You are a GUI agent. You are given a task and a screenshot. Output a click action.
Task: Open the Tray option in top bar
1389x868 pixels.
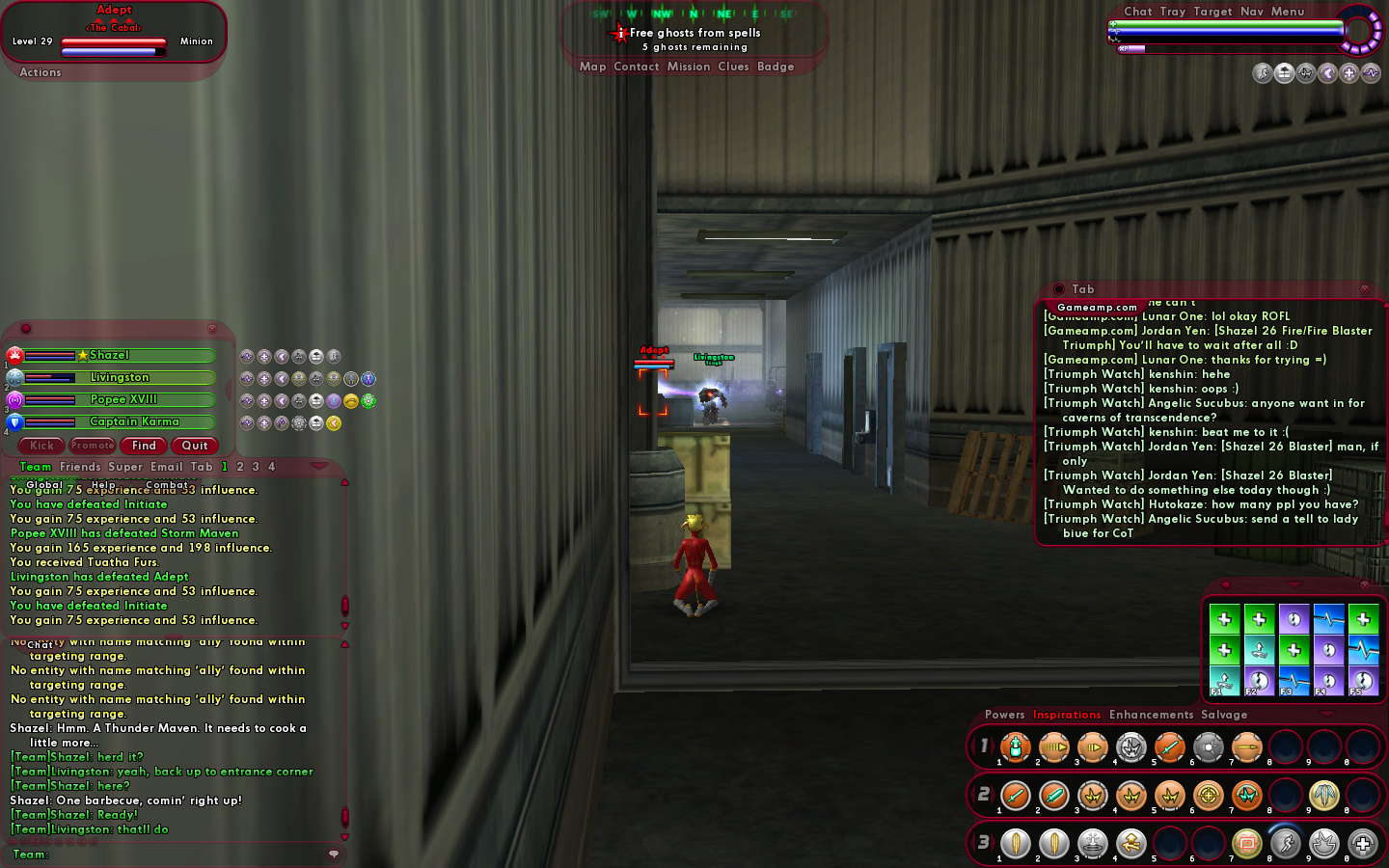tap(1172, 12)
